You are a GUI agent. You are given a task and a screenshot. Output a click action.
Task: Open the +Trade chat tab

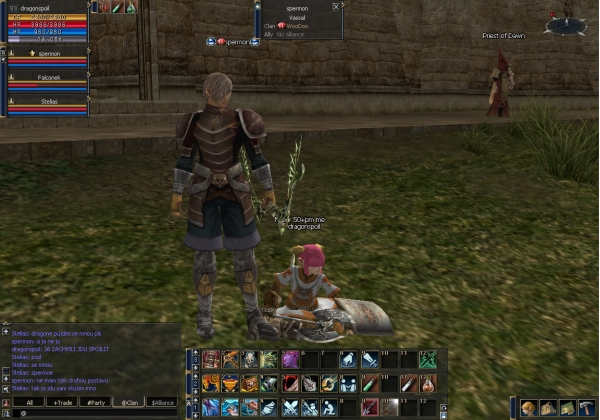point(63,402)
